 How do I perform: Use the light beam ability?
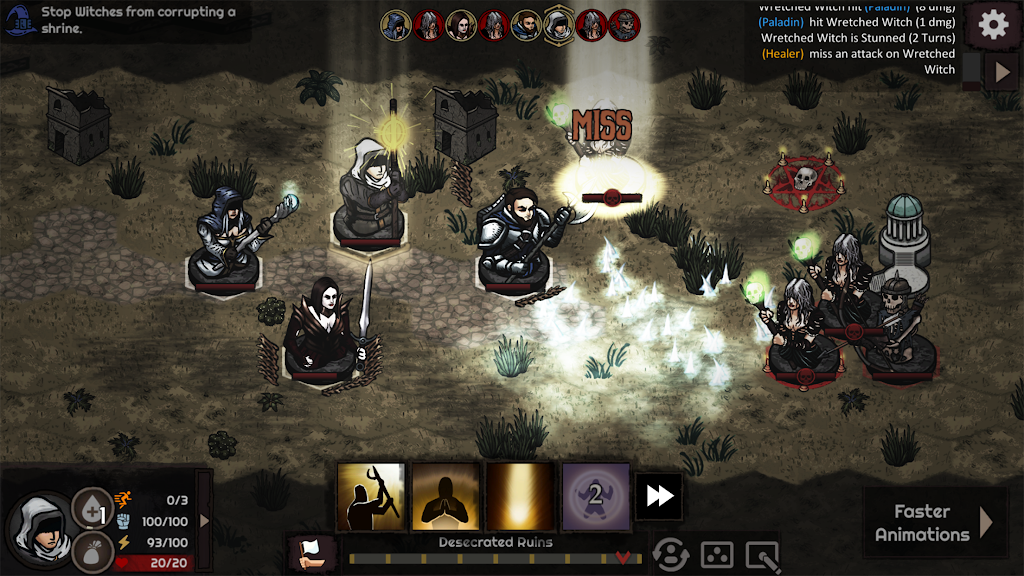(x=520, y=496)
